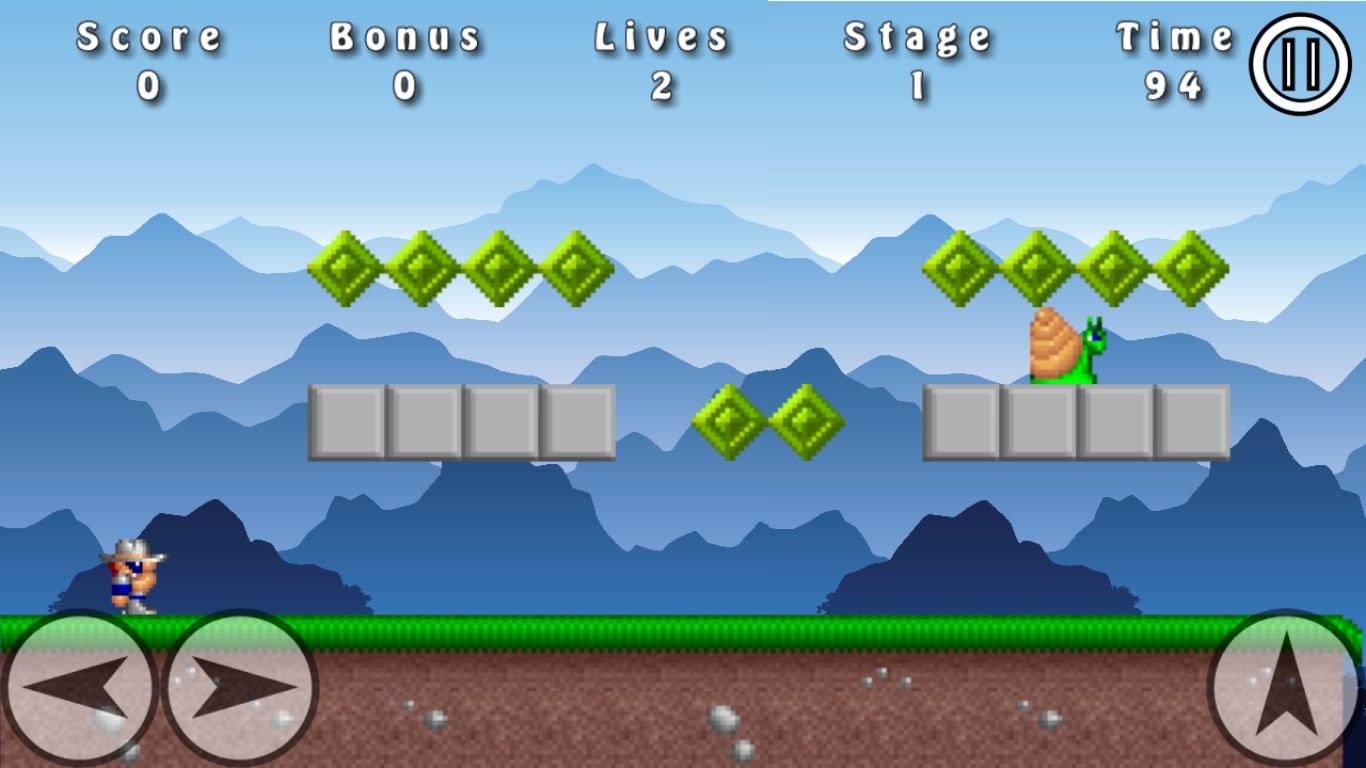Hit the up arrow jump button
1366x768 pixels.
(1284, 688)
